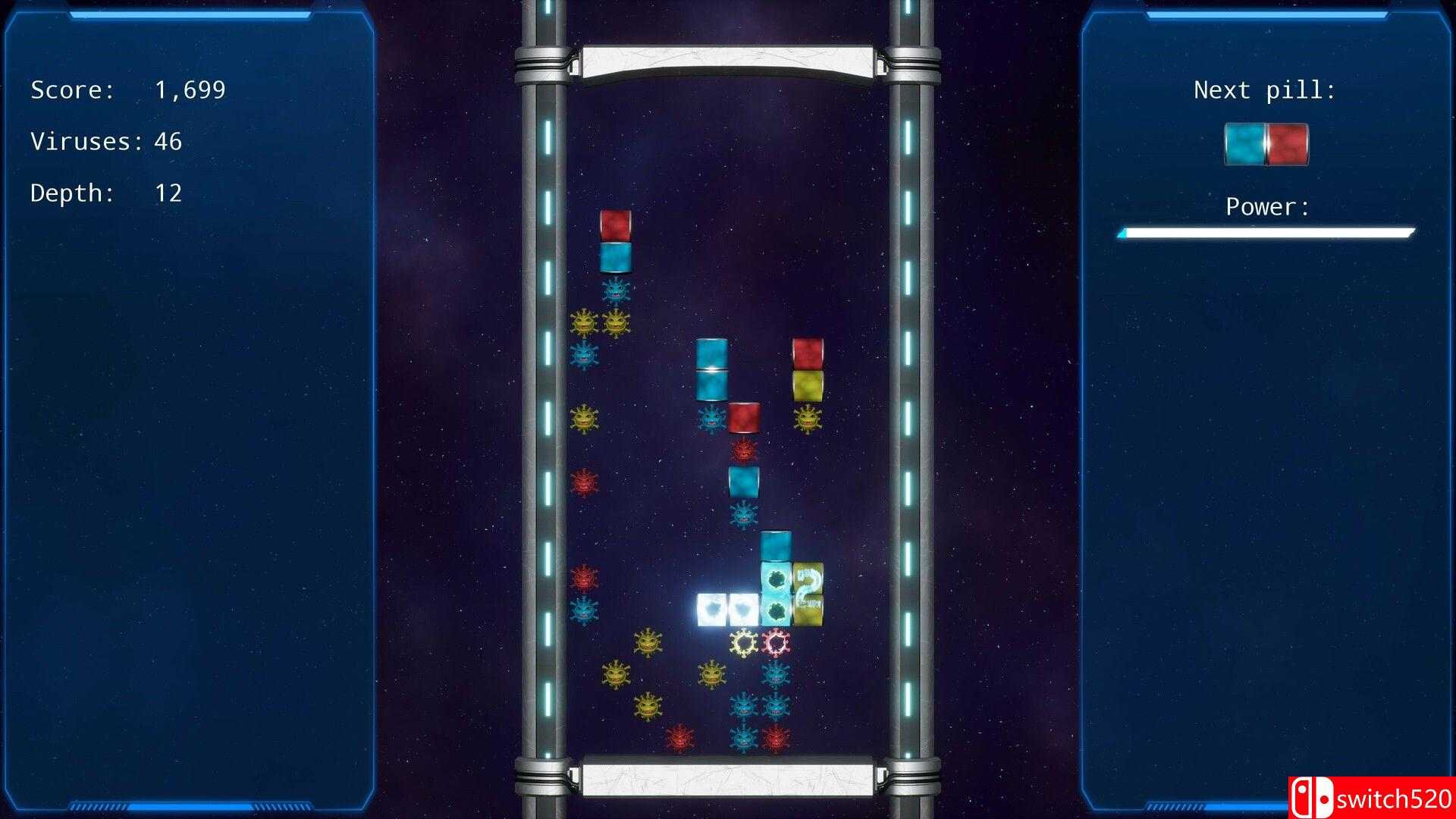The image size is (1456, 819).
Task: Click the Score value showing 1,699
Action: point(190,89)
